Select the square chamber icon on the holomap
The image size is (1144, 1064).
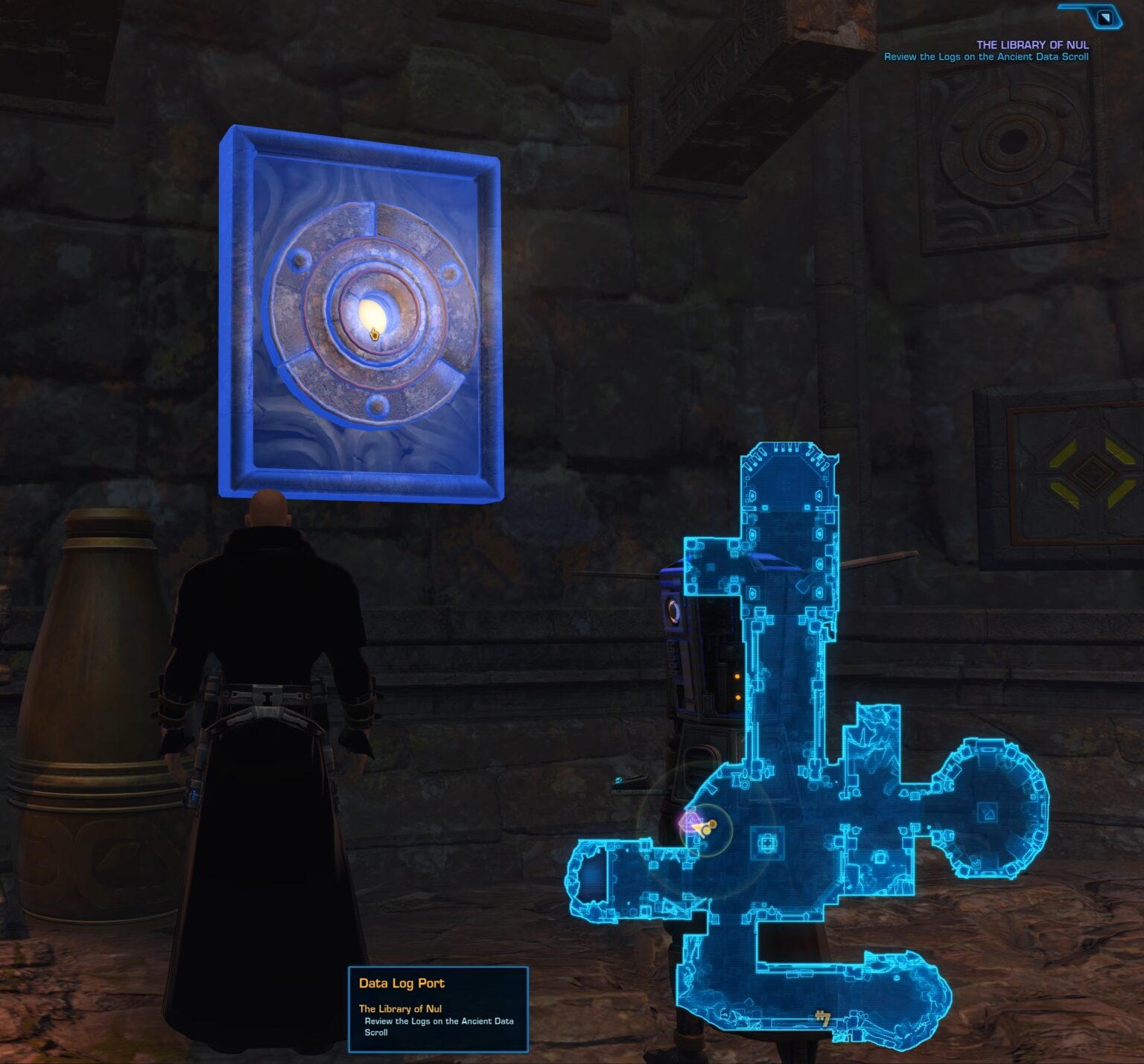pyautogui.click(x=766, y=844)
